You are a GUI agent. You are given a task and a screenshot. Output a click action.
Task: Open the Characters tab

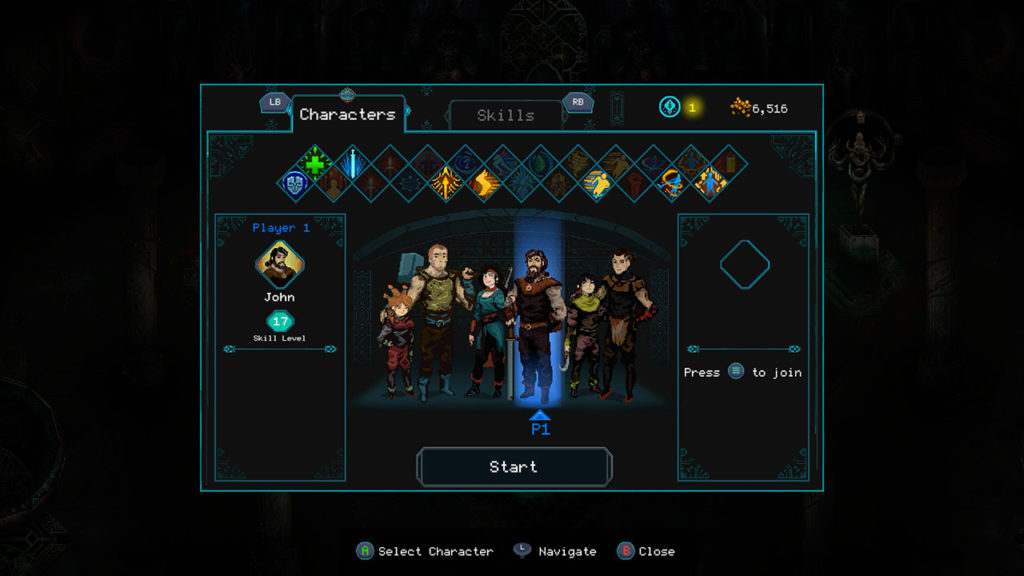347,115
